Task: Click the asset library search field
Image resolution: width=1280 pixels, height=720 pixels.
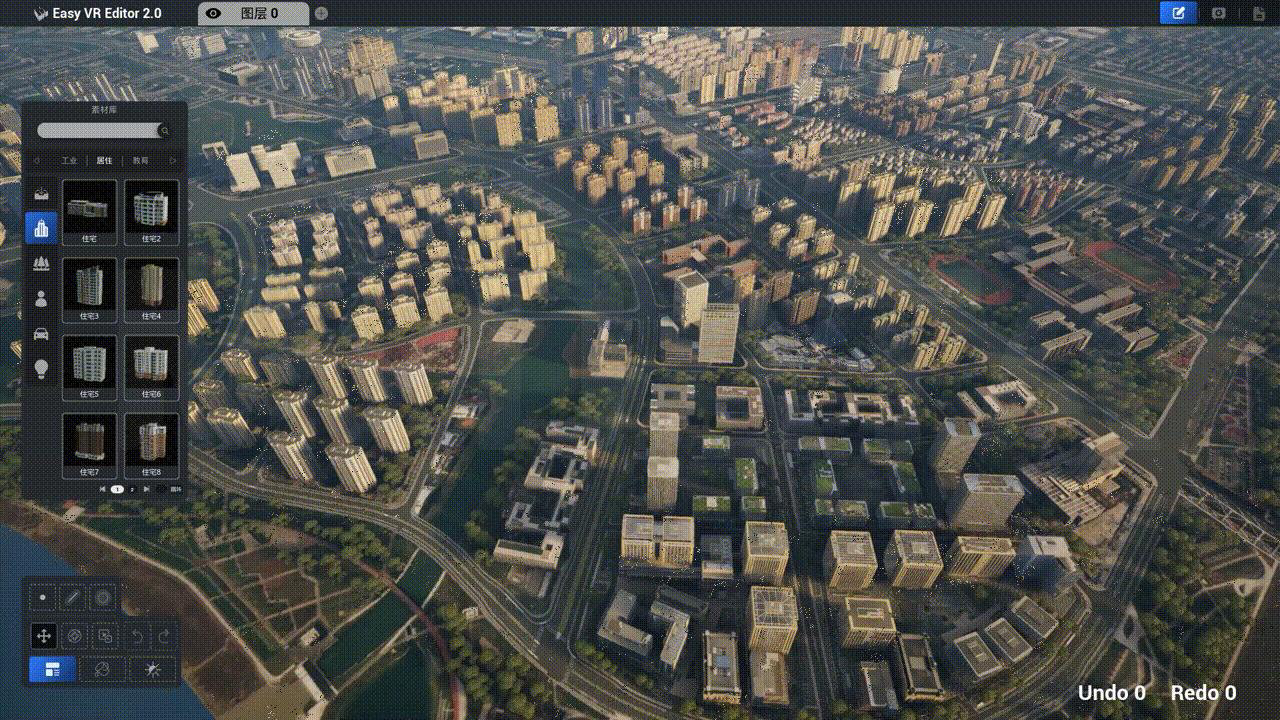Action: tap(98, 131)
